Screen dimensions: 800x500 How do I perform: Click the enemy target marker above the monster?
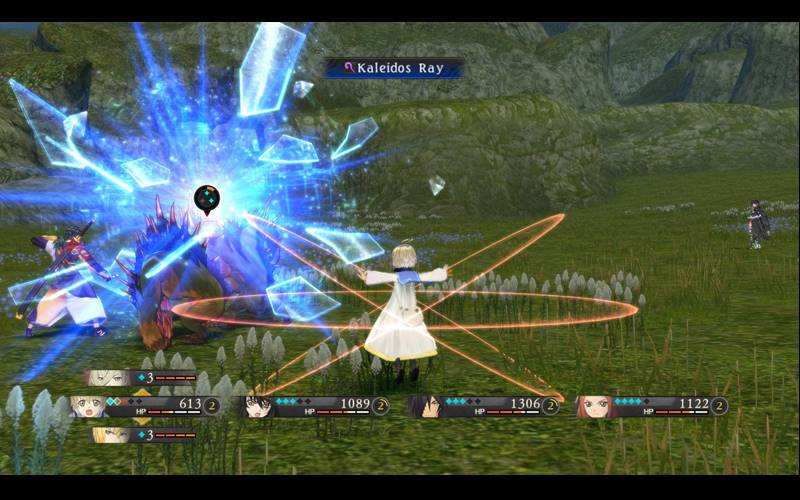[x=206, y=198]
